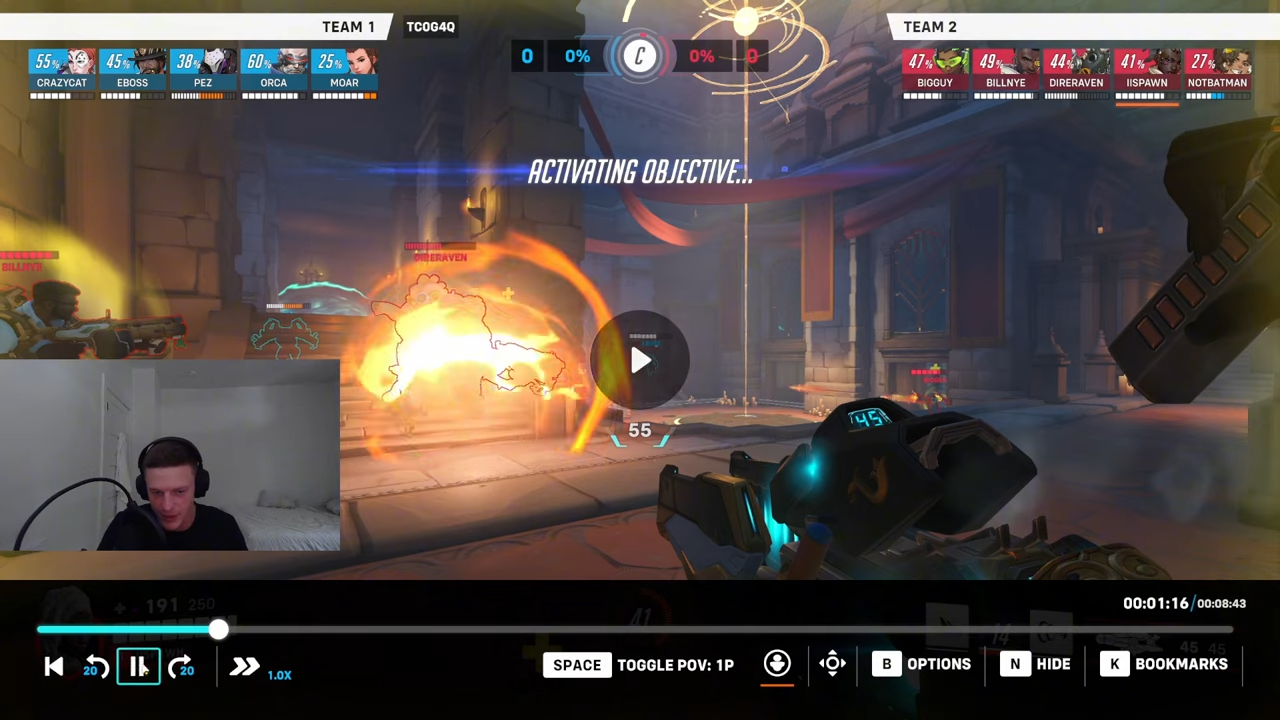This screenshot has width=1280, height=720.
Task: Watch MOAR's point of view
Action: [345, 70]
